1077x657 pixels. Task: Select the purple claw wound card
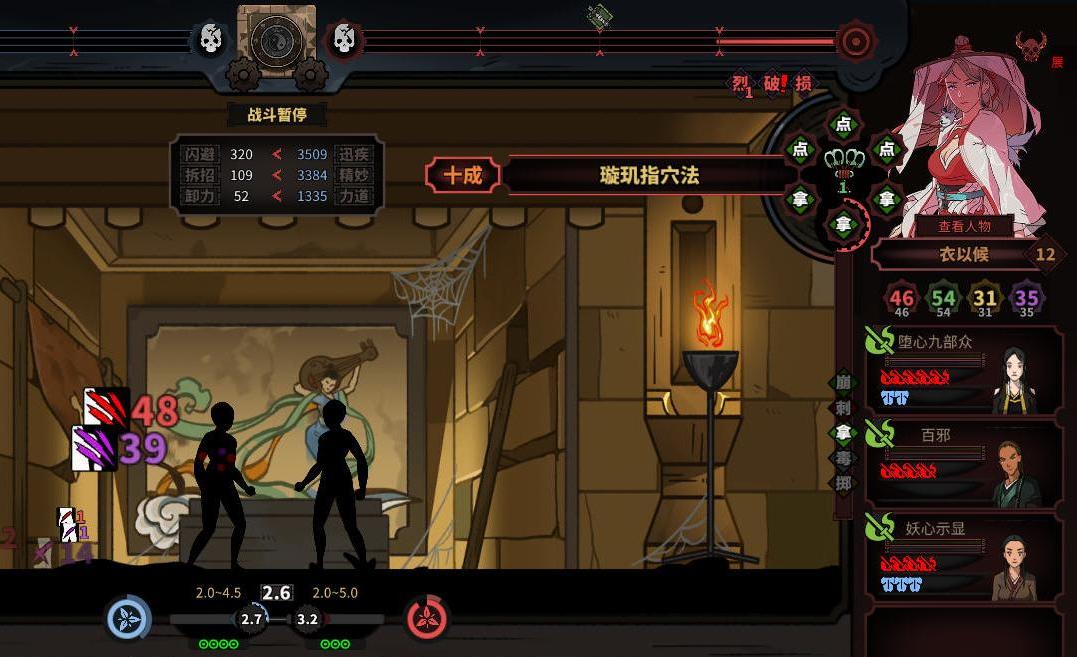(x=95, y=448)
